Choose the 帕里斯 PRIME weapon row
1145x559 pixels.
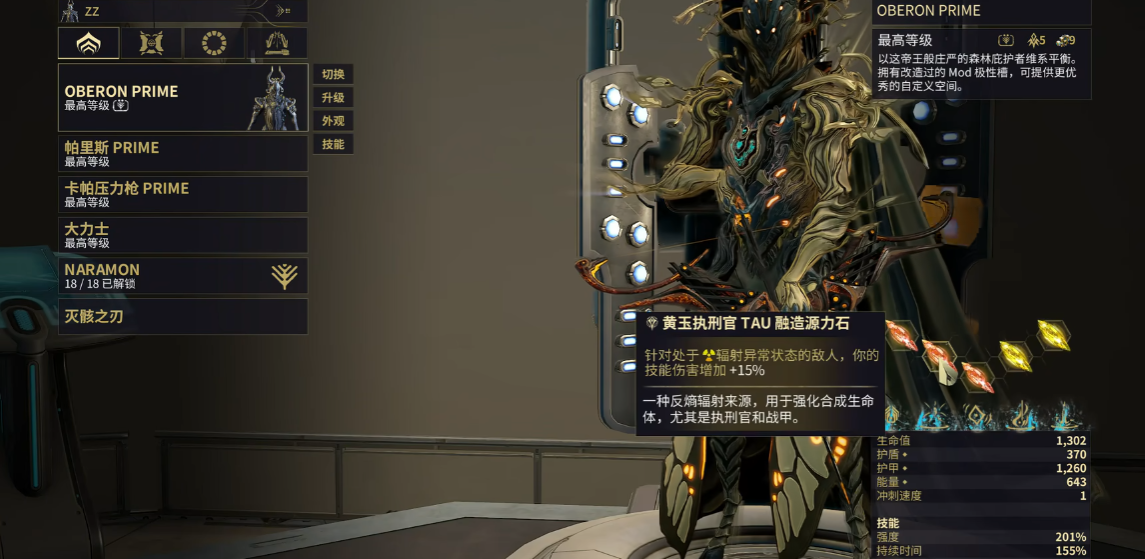point(183,153)
